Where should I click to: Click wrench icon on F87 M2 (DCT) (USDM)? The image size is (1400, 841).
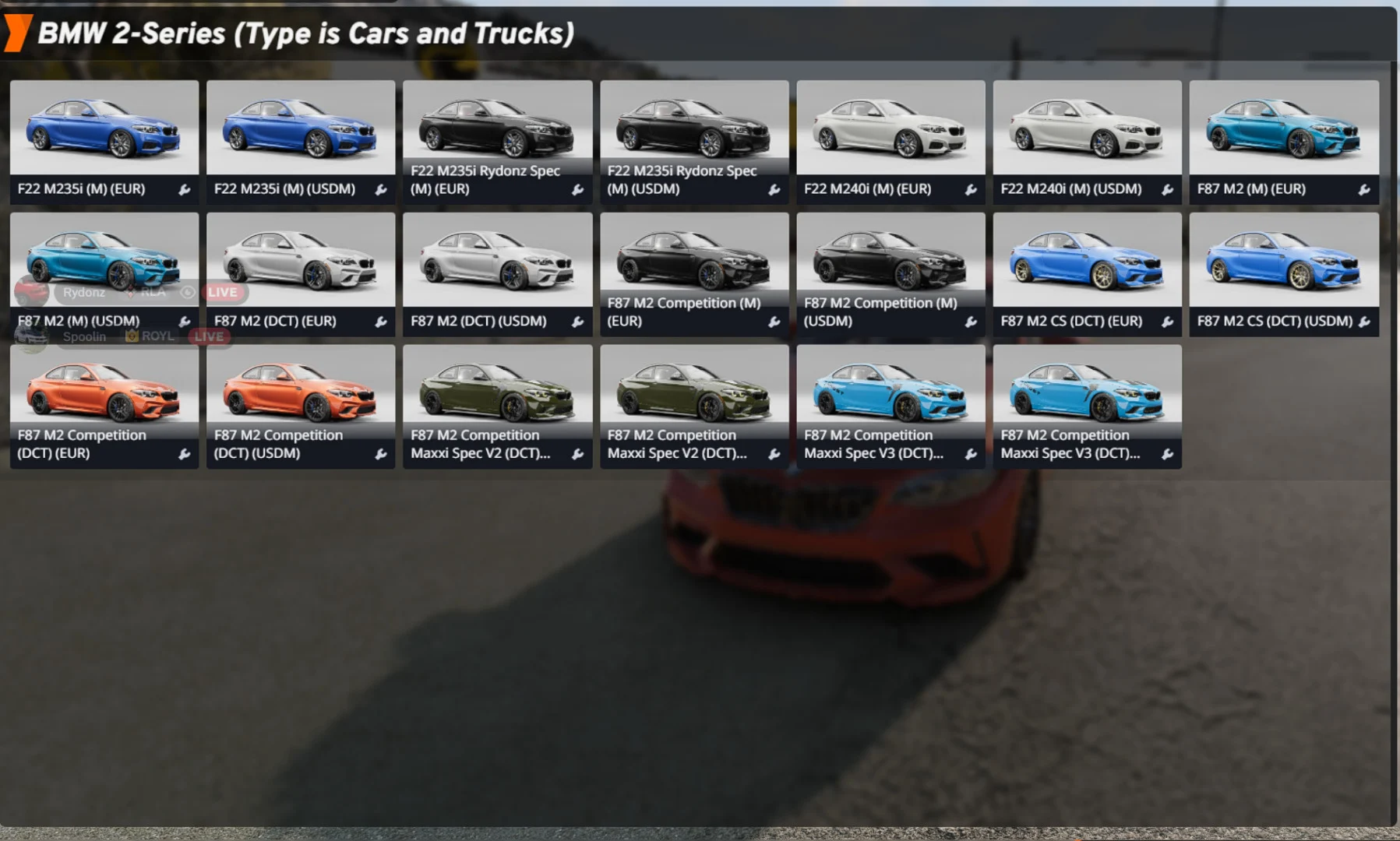tap(579, 321)
